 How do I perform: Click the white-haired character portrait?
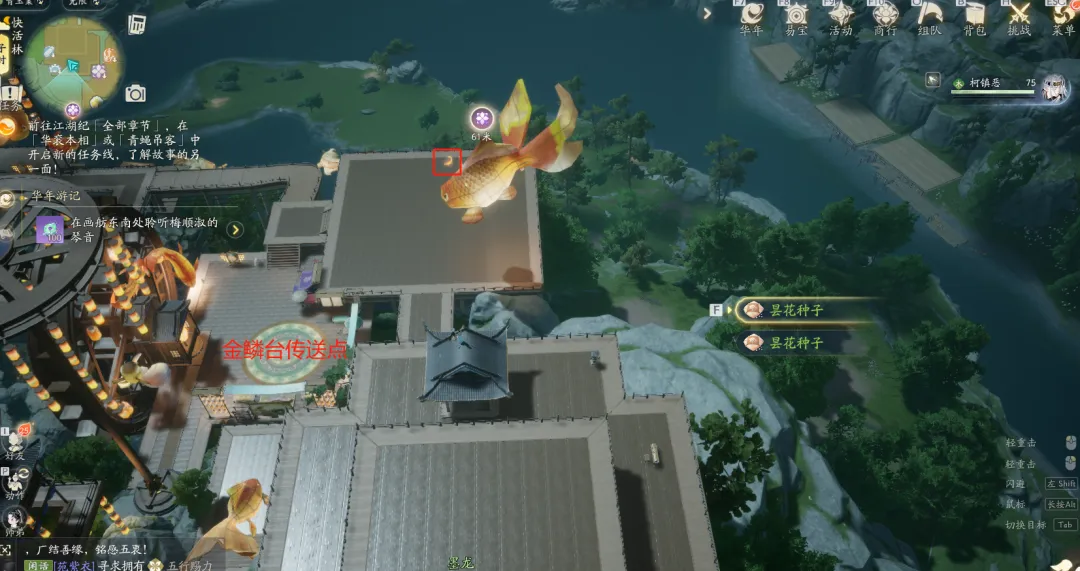(1054, 88)
